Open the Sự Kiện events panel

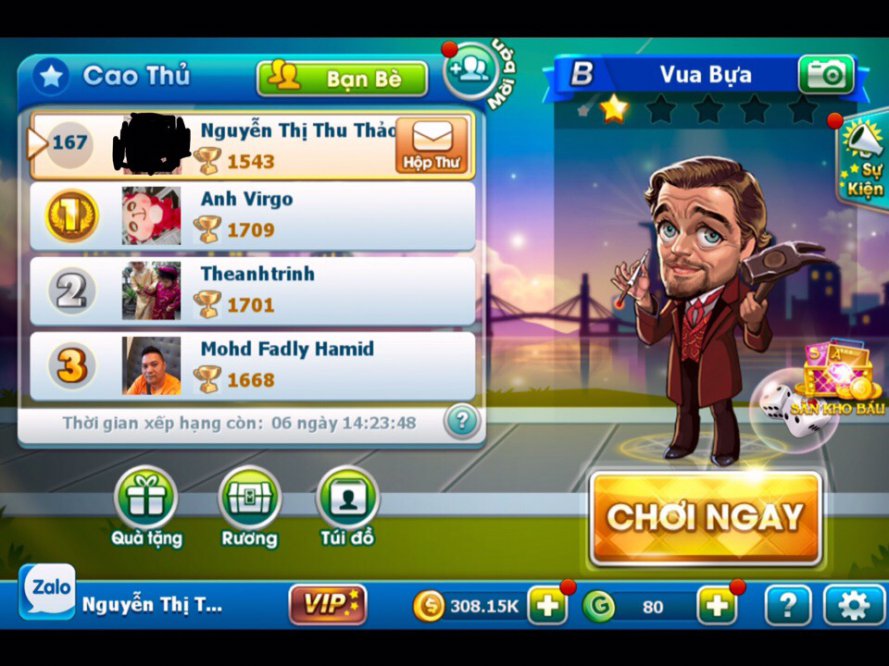click(x=863, y=163)
